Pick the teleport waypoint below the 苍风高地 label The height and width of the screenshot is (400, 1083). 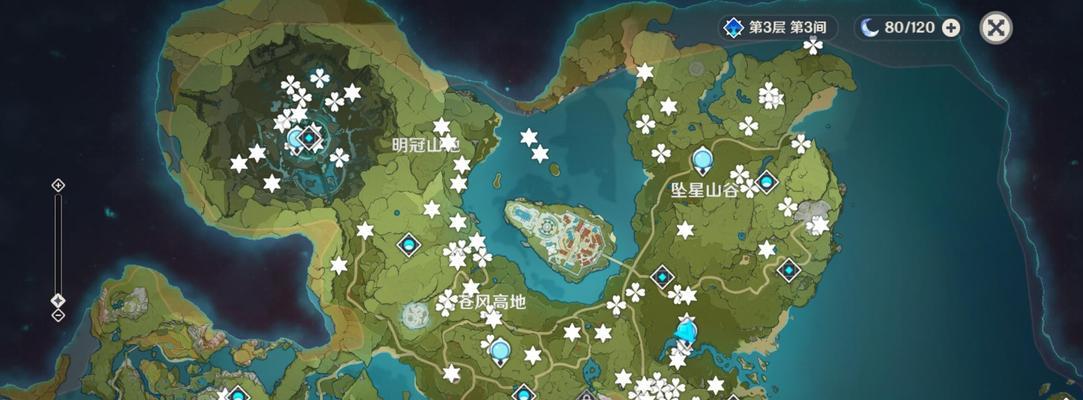click(x=499, y=350)
